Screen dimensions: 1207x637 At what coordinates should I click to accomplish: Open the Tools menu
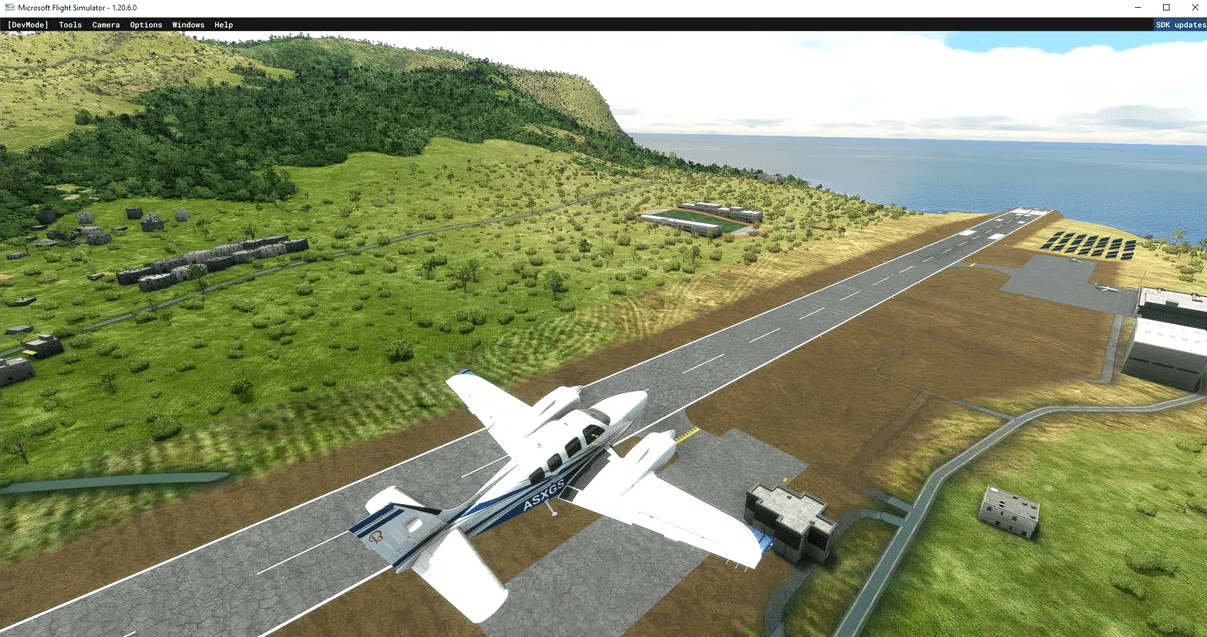click(x=70, y=25)
